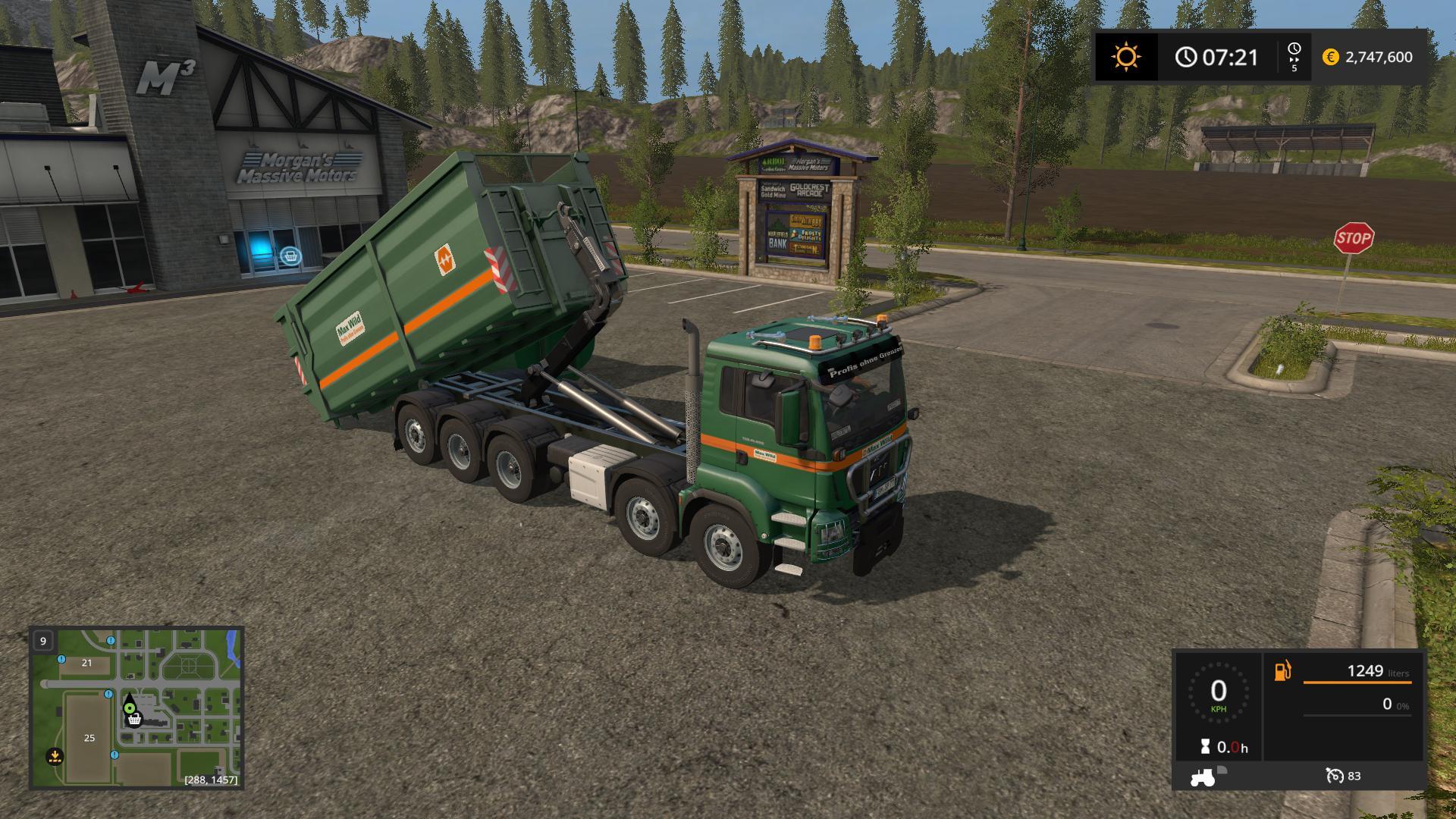Click the sun weather icon

[x=1125, y=57]
